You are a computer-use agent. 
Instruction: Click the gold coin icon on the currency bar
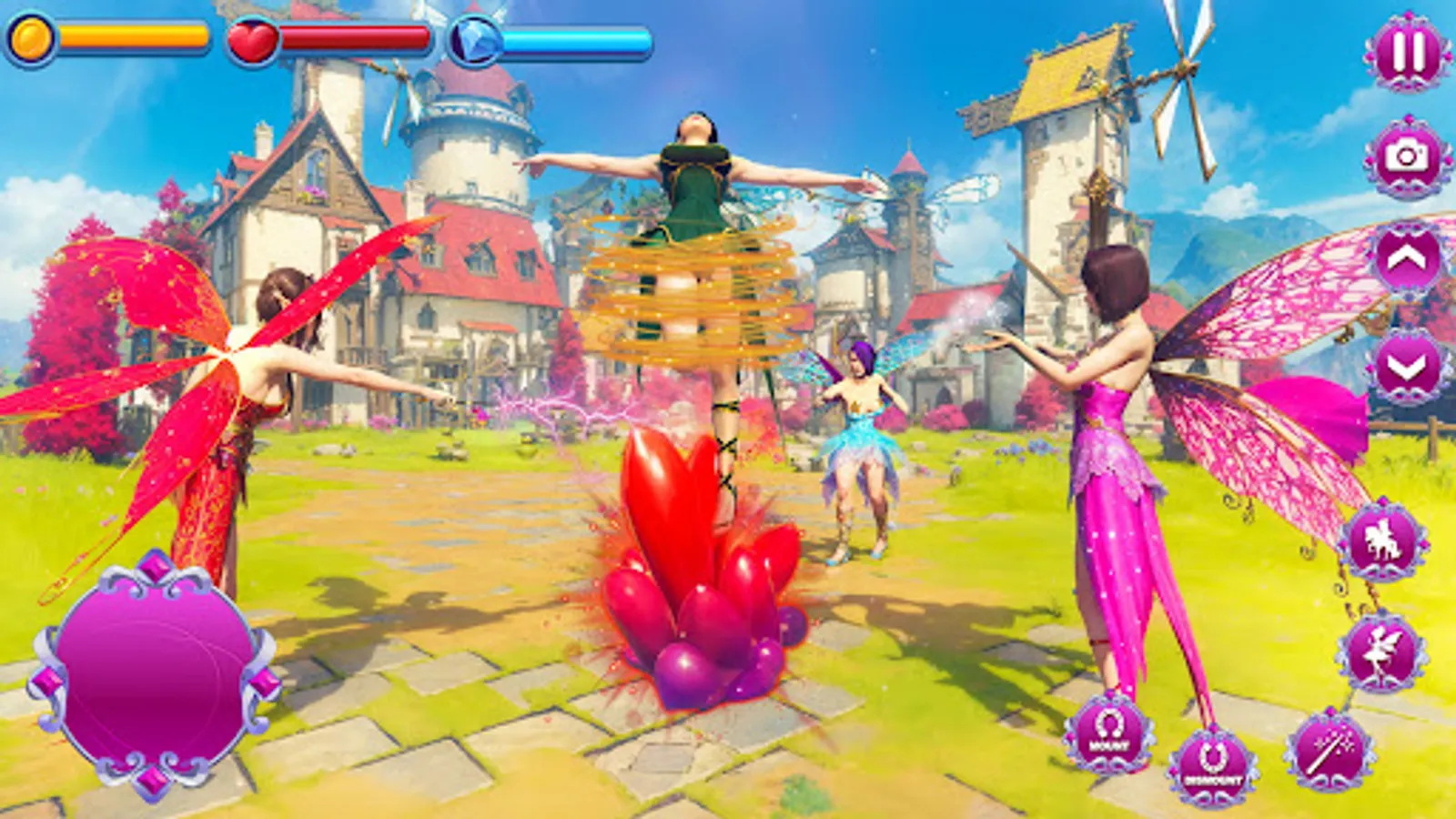pyautogui.click(x=34, y=38)
